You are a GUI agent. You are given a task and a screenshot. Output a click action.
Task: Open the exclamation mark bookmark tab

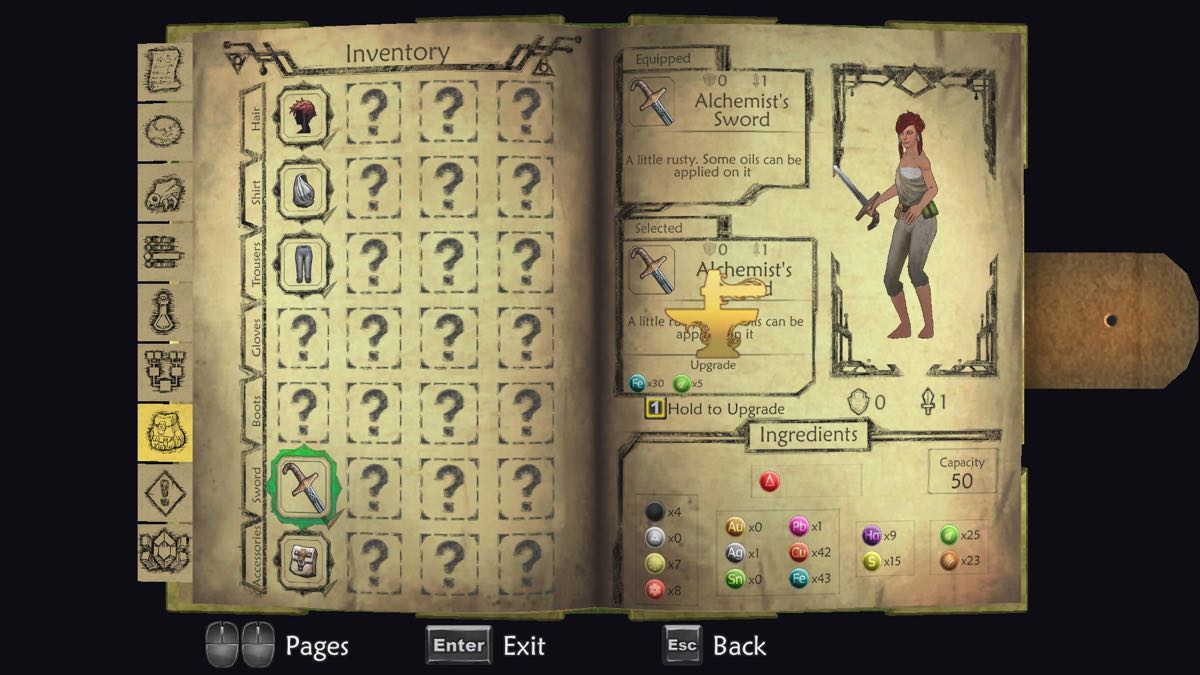(x=162, y=492)
